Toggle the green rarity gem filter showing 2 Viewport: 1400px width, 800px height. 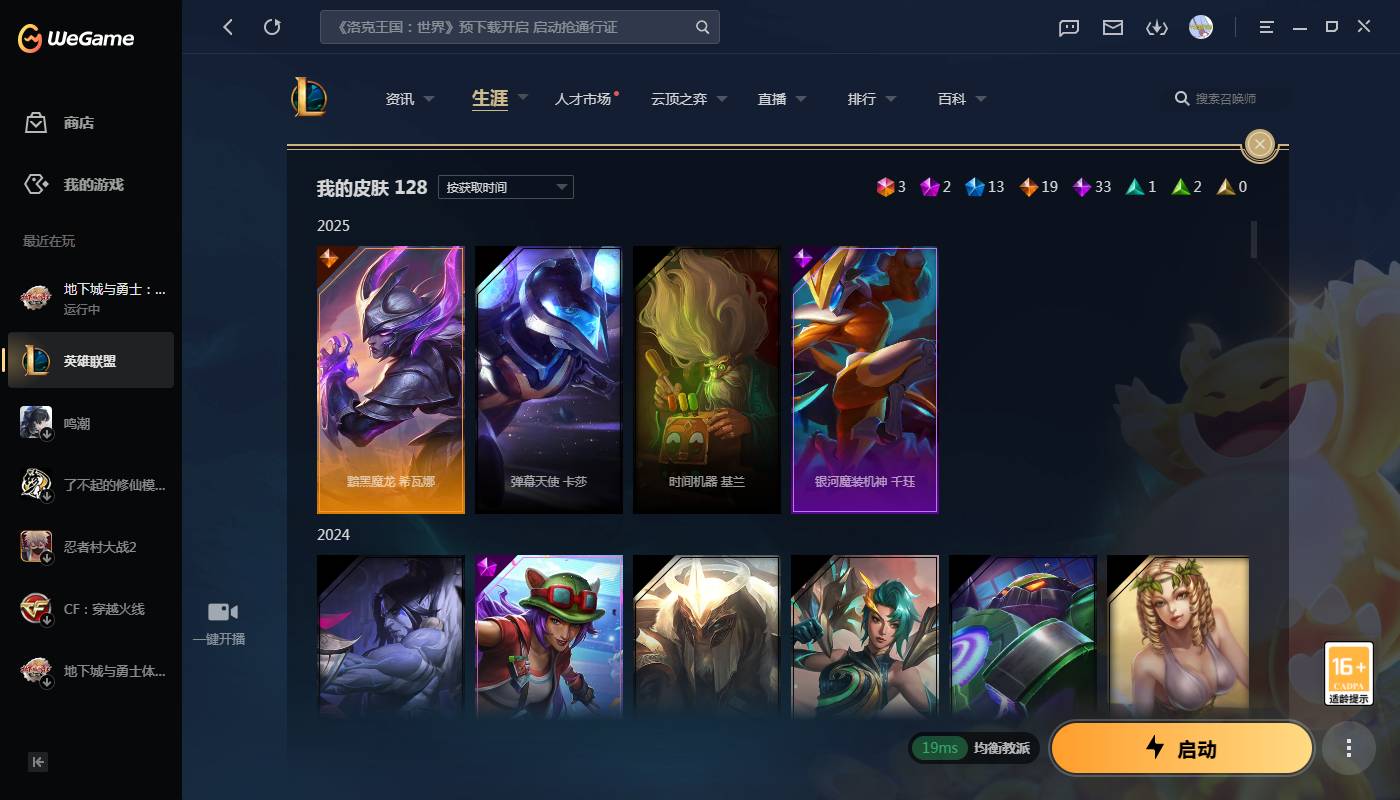(1180, 186)
